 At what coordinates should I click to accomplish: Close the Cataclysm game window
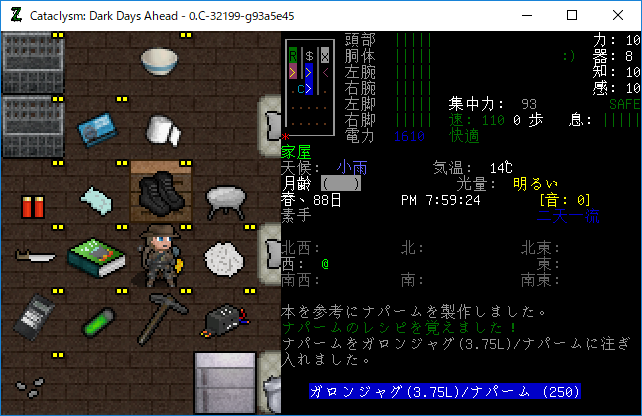click(617, 15)
